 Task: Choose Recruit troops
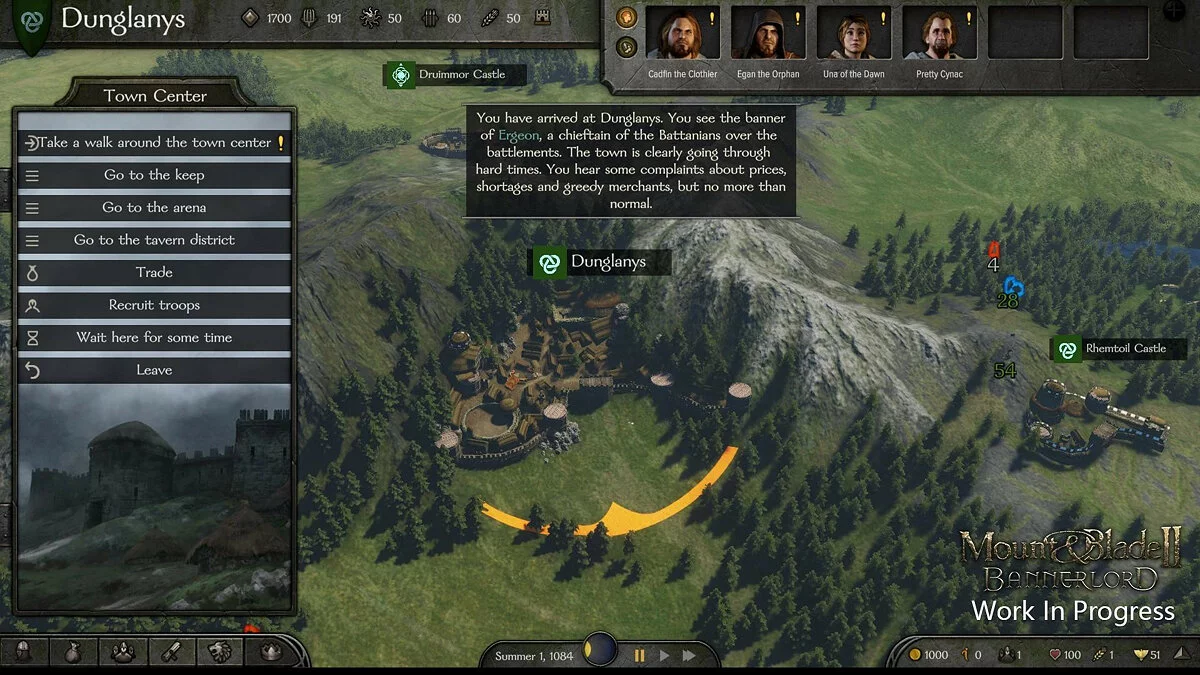point(154,305)
